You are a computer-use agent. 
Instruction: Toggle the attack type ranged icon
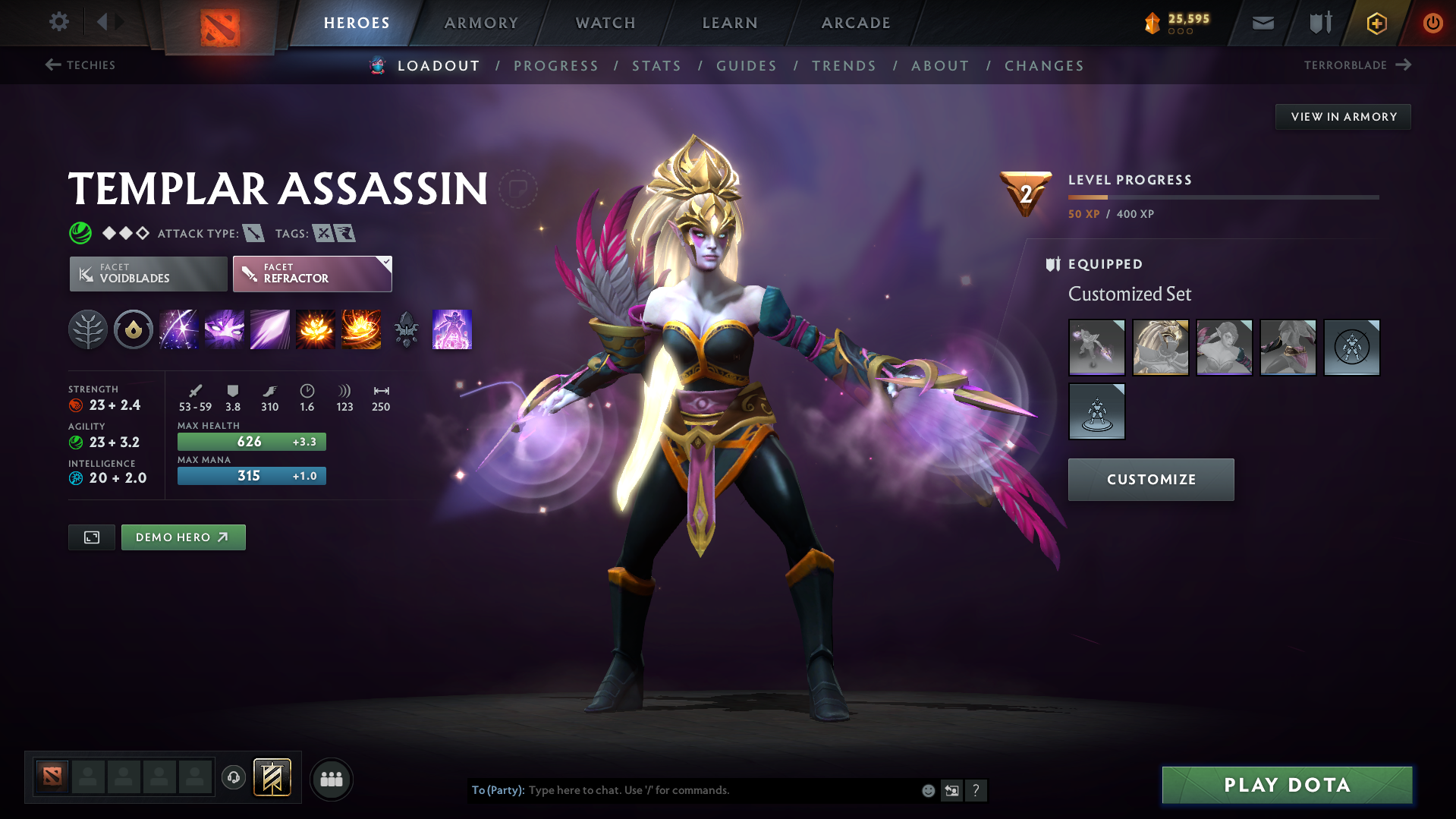[254, 233]
